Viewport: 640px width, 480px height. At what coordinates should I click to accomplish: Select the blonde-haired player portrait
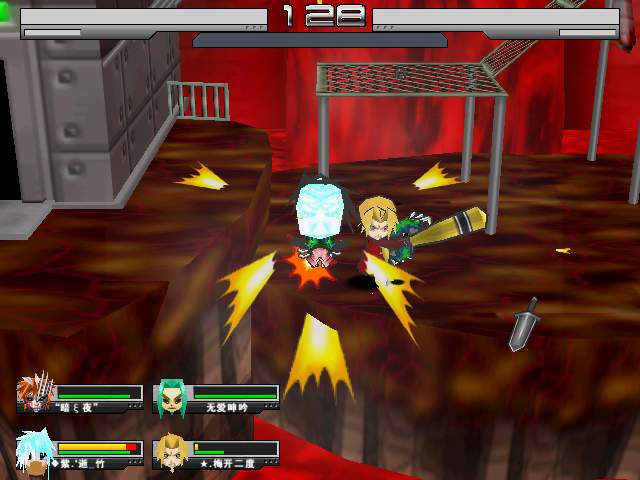click(x=170, y=453)
